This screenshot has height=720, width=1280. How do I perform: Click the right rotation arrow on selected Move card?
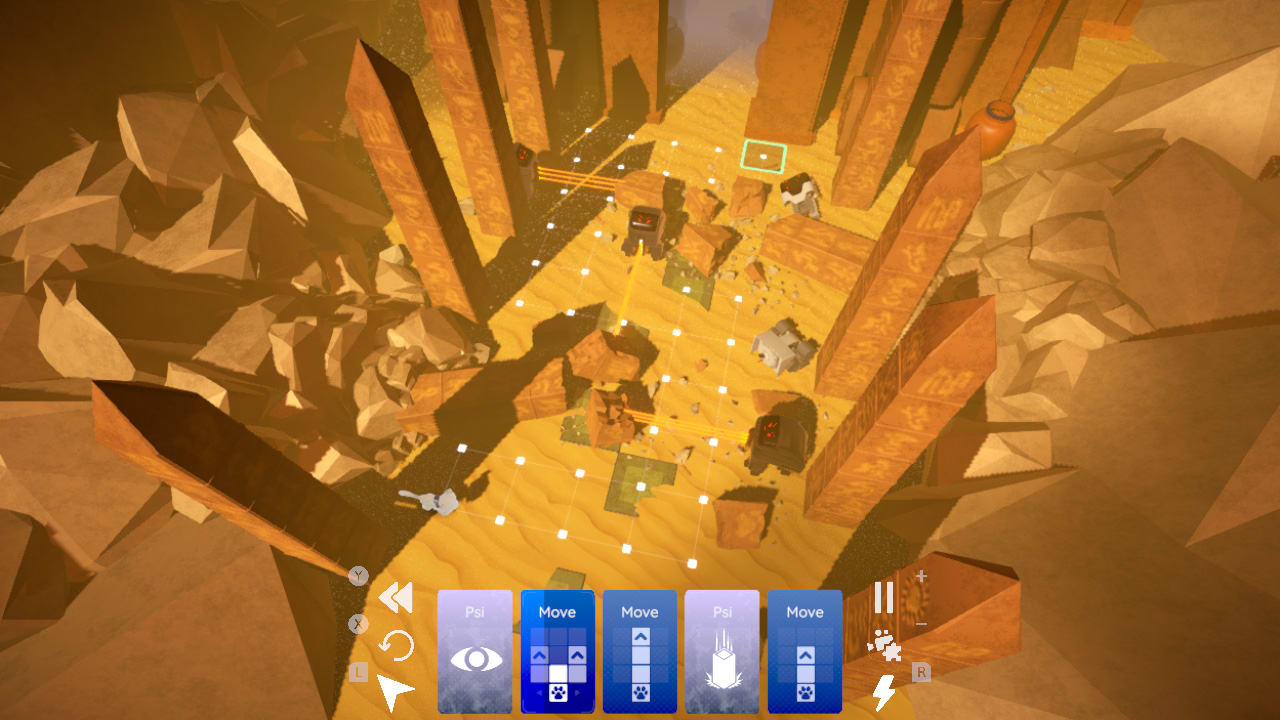(x=576, y=691)
